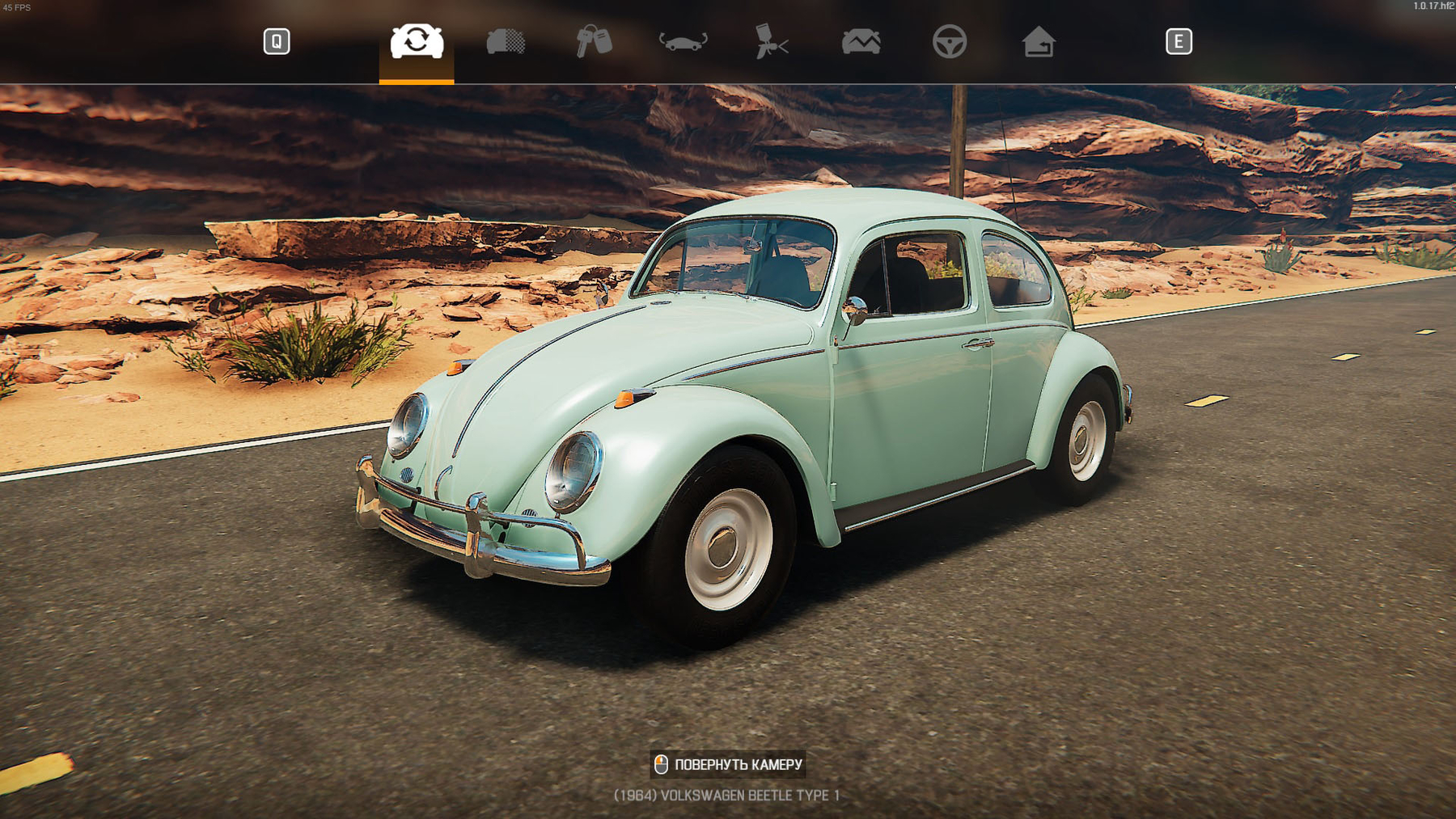Switch to the highlighted tab with orange underline

(x=417, y=43)
